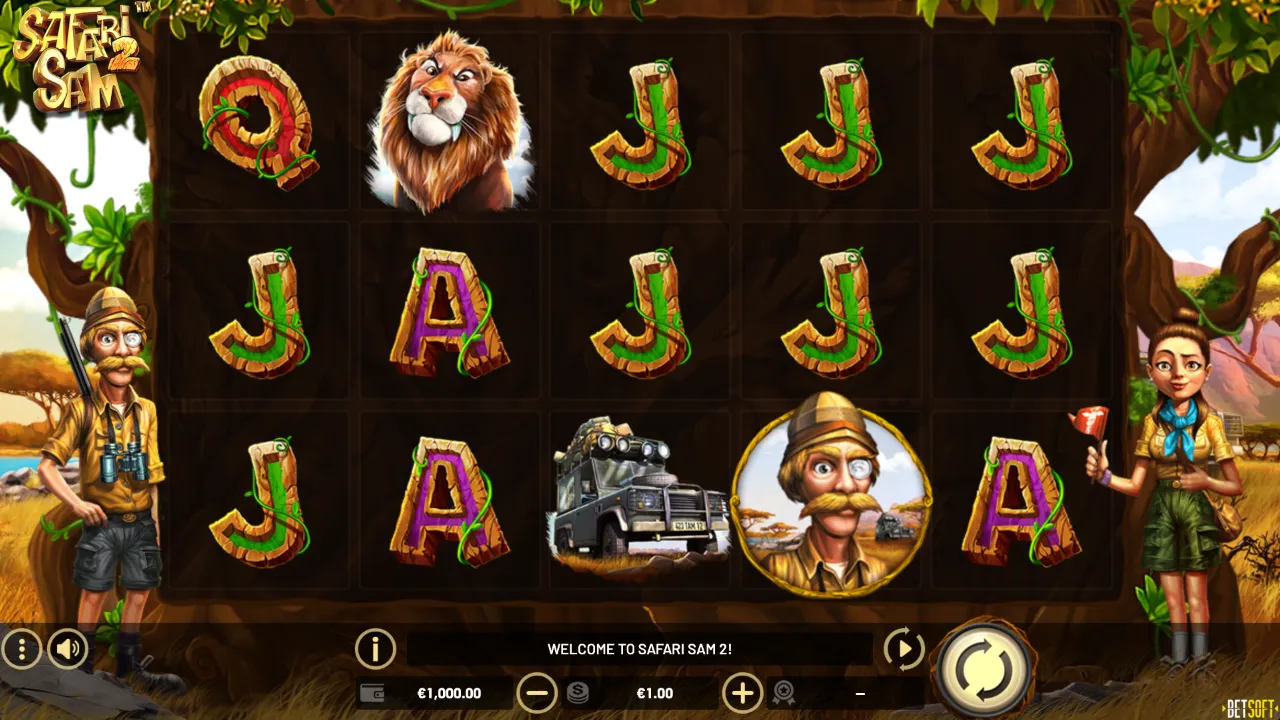
Task: Click the WELCOME TO SAFARI SAM 2 message bar
Action: click(x=640, y=648)
